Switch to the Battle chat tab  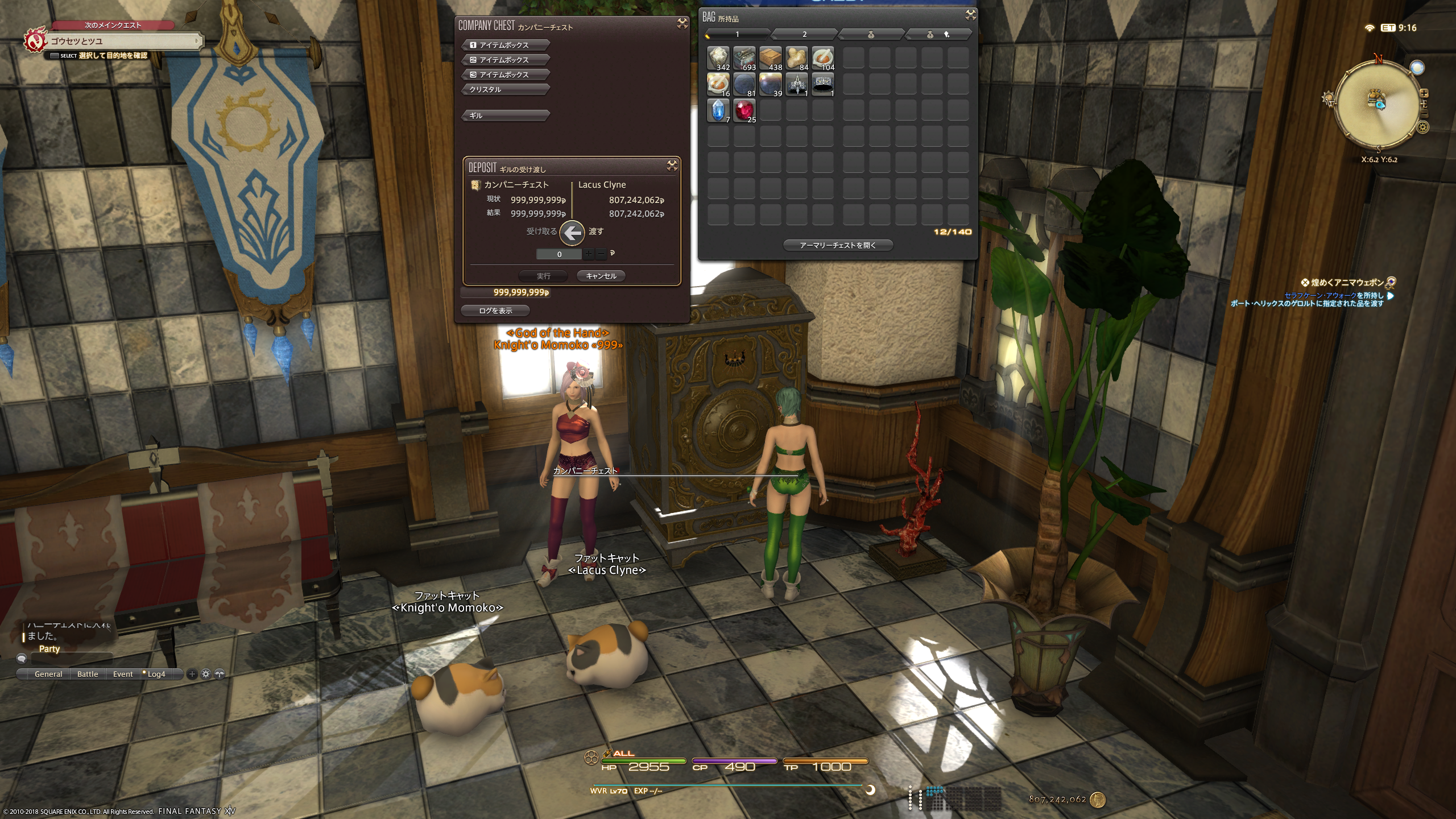pyautogui.click(x=88, y=674)
